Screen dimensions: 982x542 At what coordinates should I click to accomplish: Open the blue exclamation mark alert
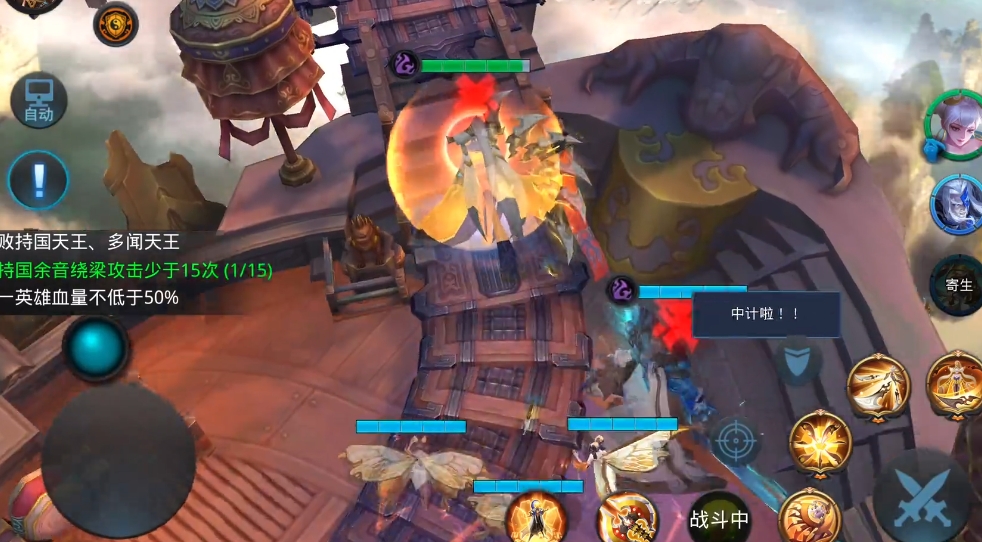tap(38, 180)
